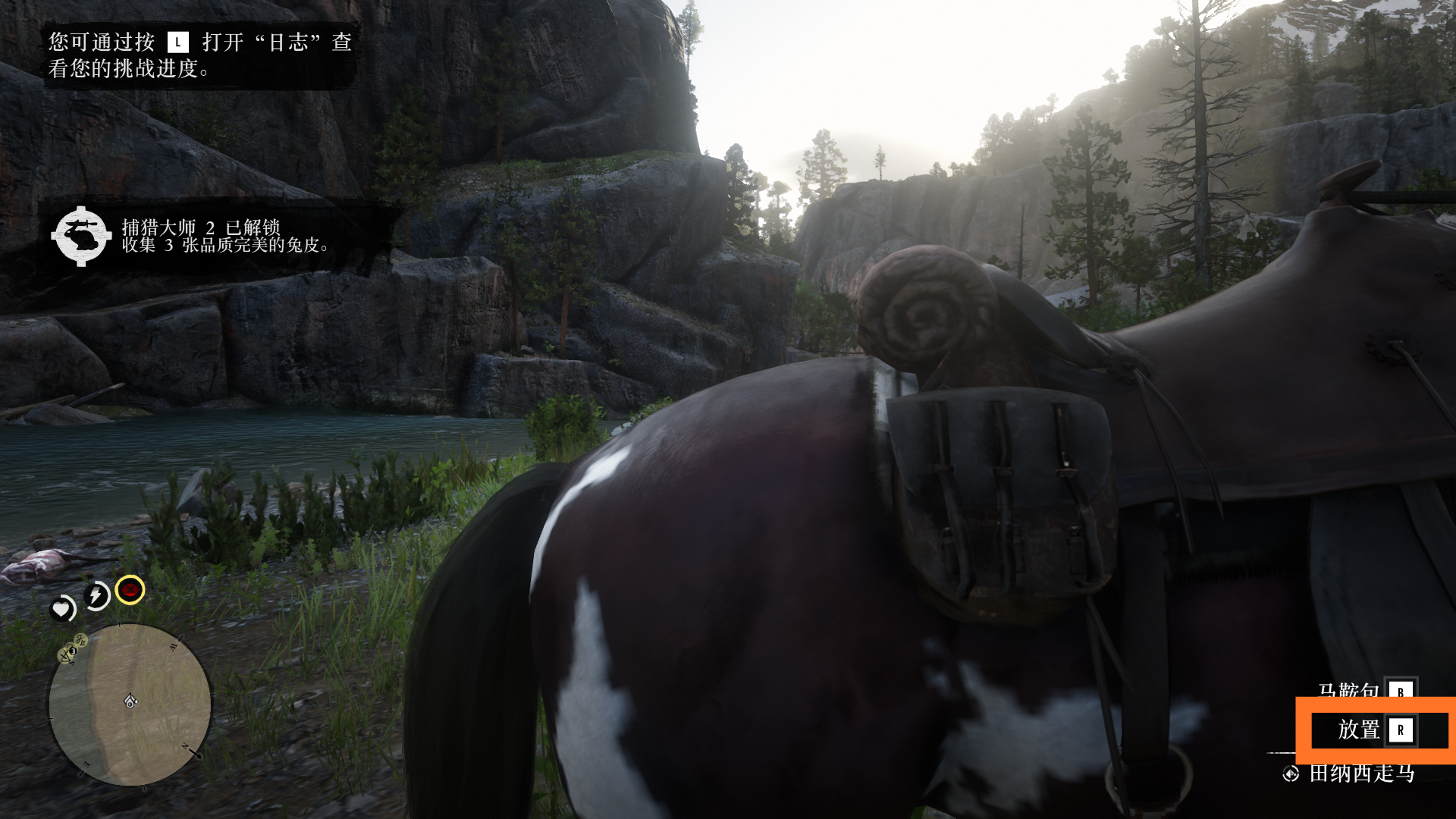Select the 放置 stow prompt
The image size is (1456, 819).
(x=1374, y=730)
